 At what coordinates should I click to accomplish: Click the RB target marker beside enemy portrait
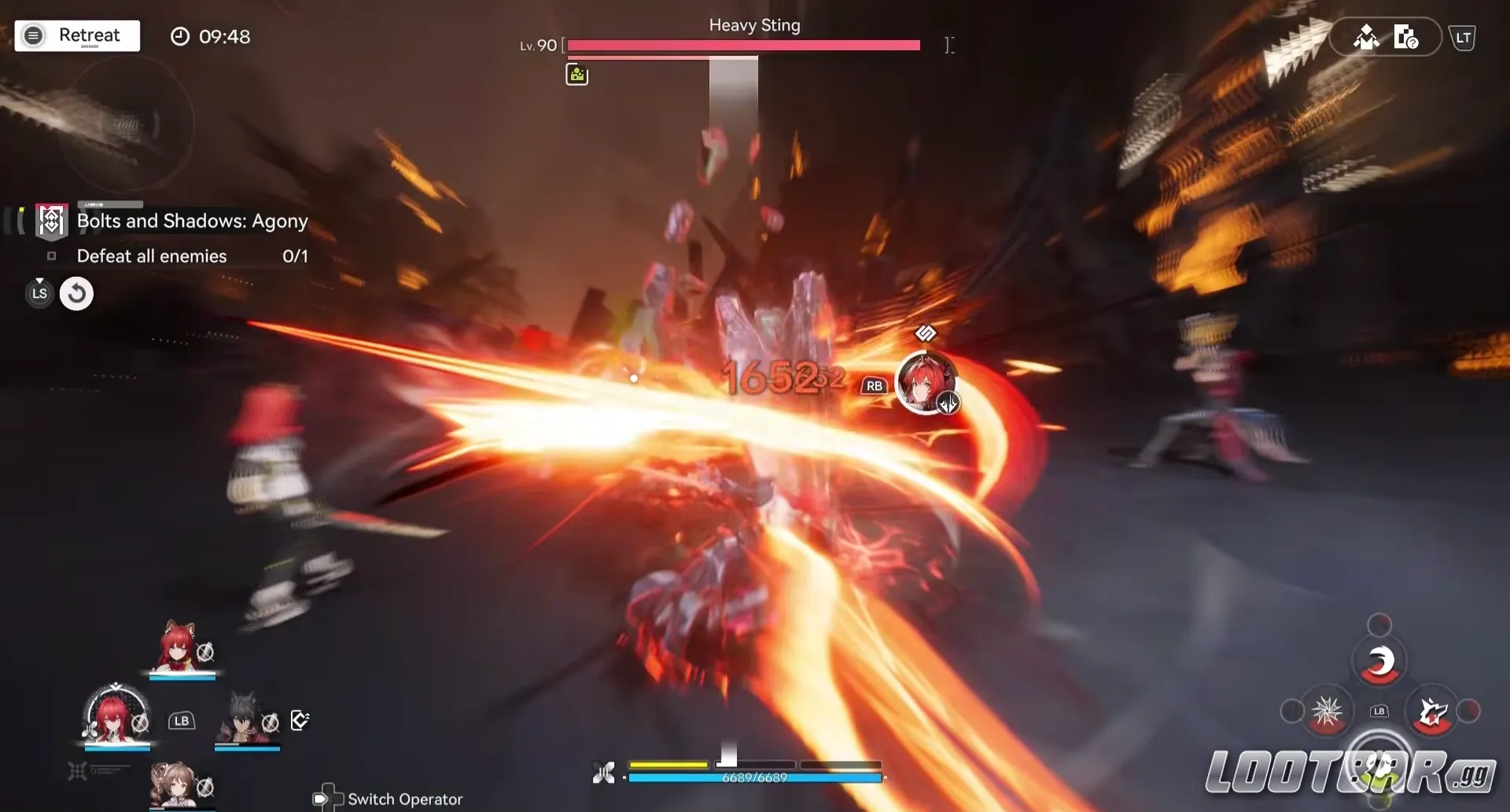pyautogui.click(x=875, y=386)
